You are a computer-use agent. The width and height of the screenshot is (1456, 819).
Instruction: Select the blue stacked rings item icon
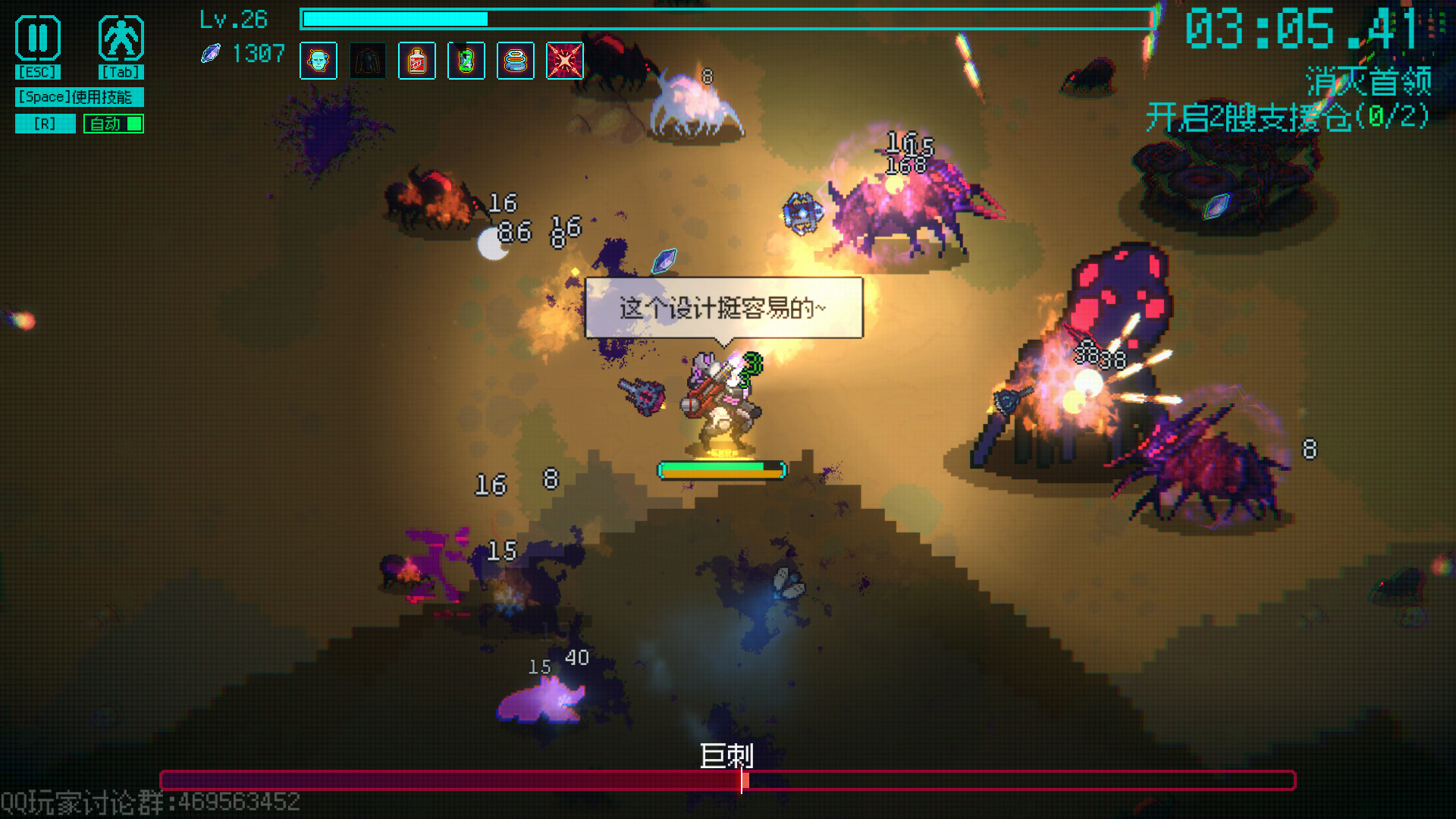(516, 61)
